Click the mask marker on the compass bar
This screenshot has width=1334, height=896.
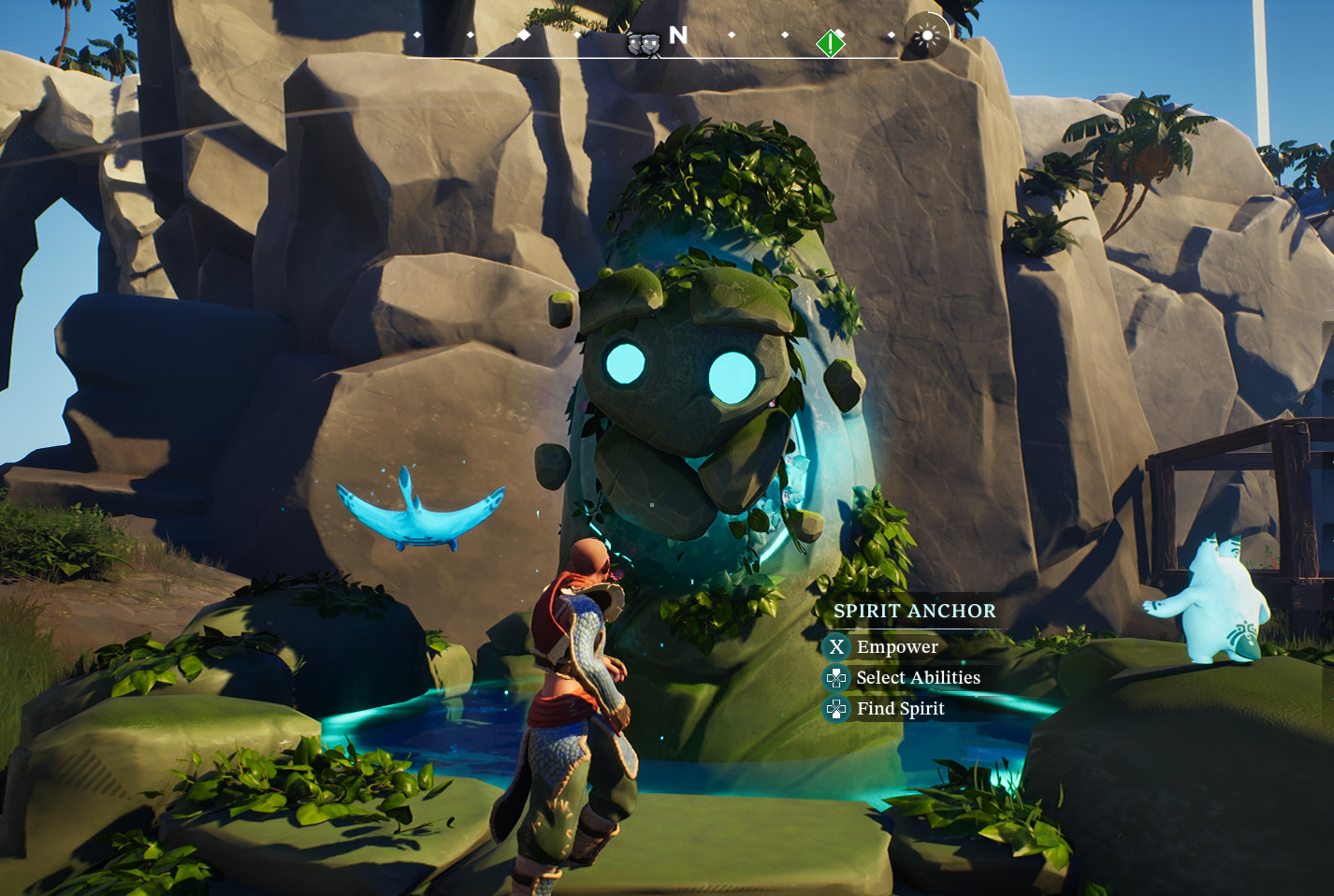pos(643,43)
